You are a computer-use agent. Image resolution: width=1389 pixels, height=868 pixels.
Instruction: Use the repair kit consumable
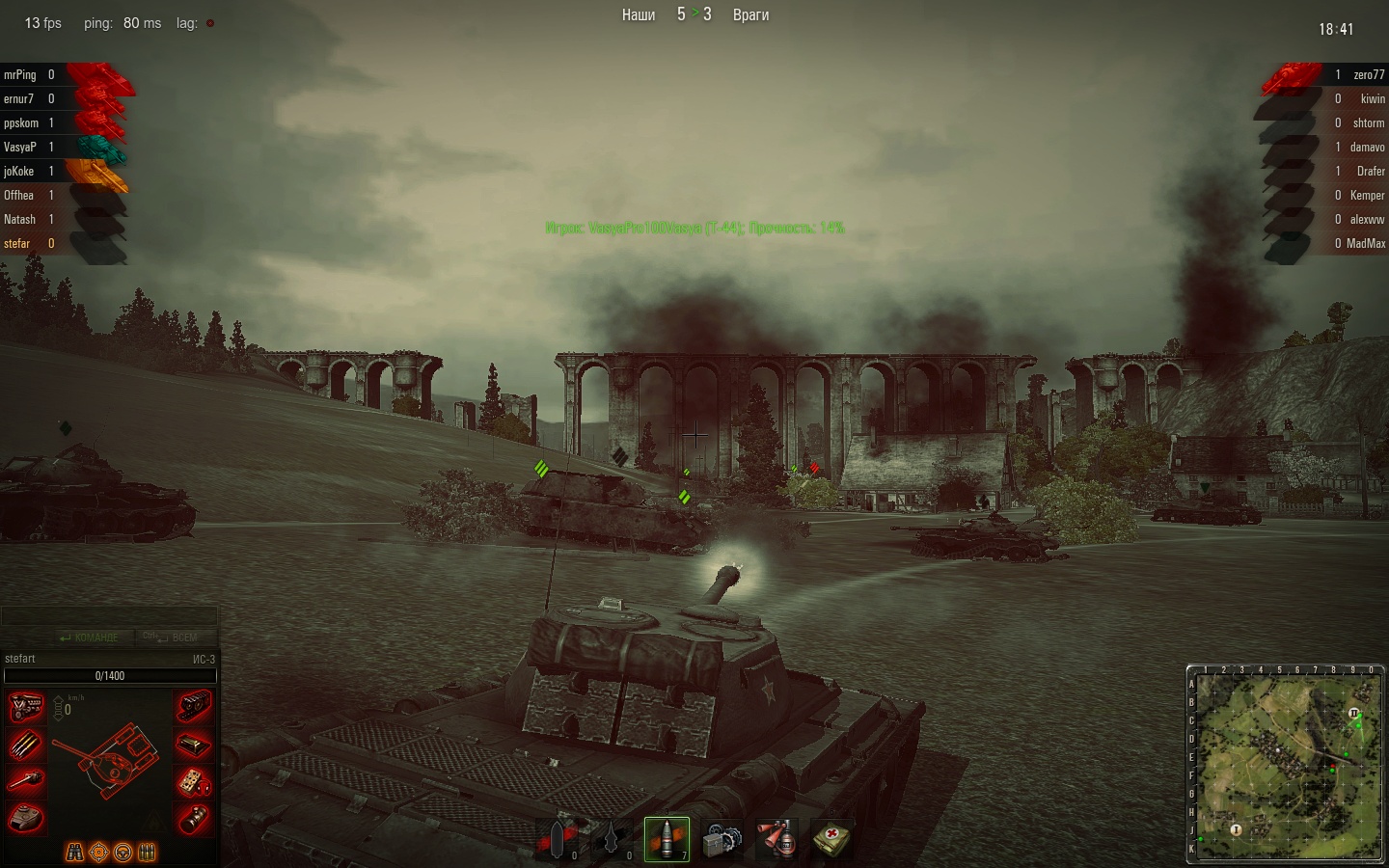(722, 839)
